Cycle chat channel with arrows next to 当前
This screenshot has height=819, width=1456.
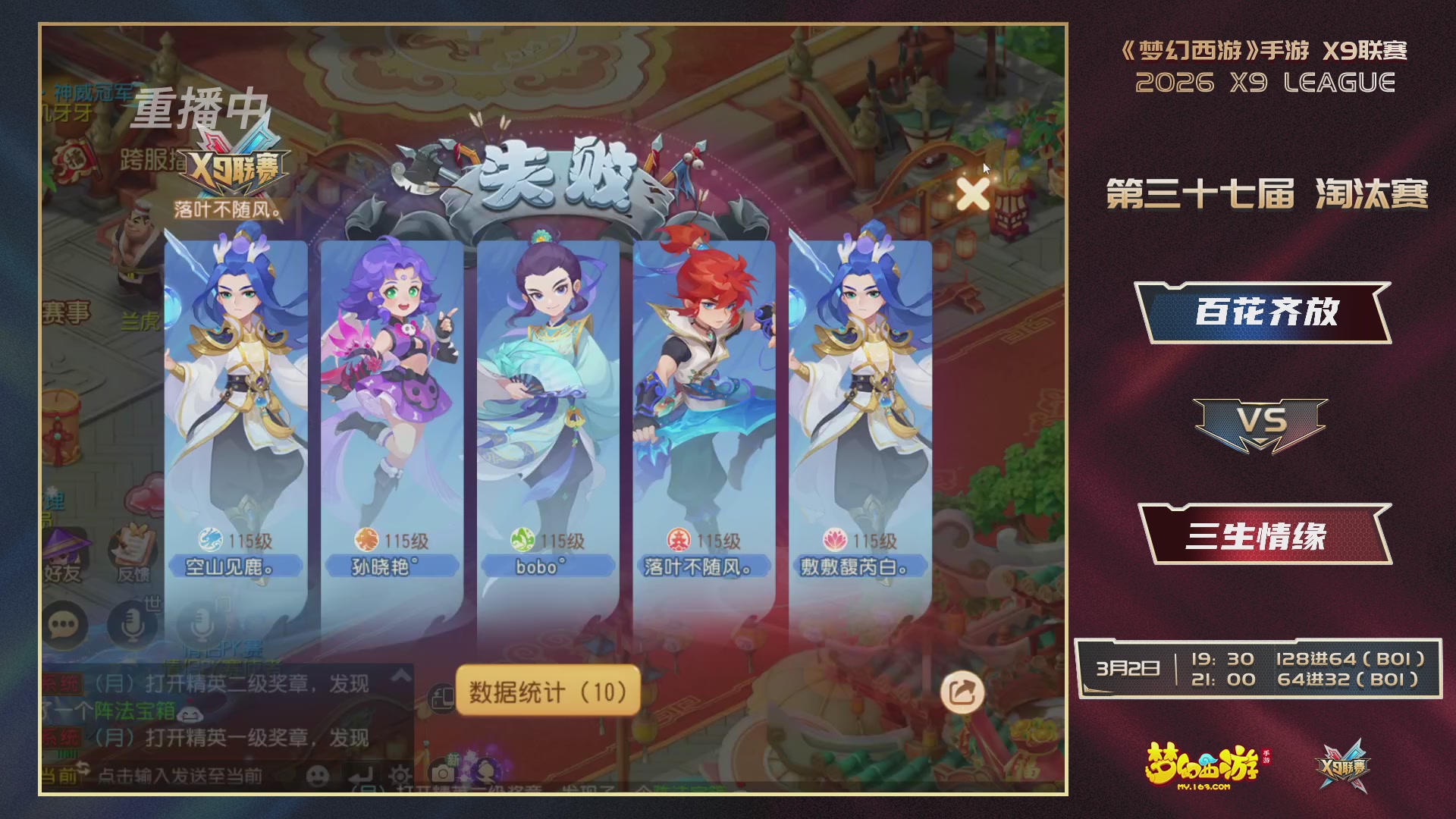coord(84,769)
